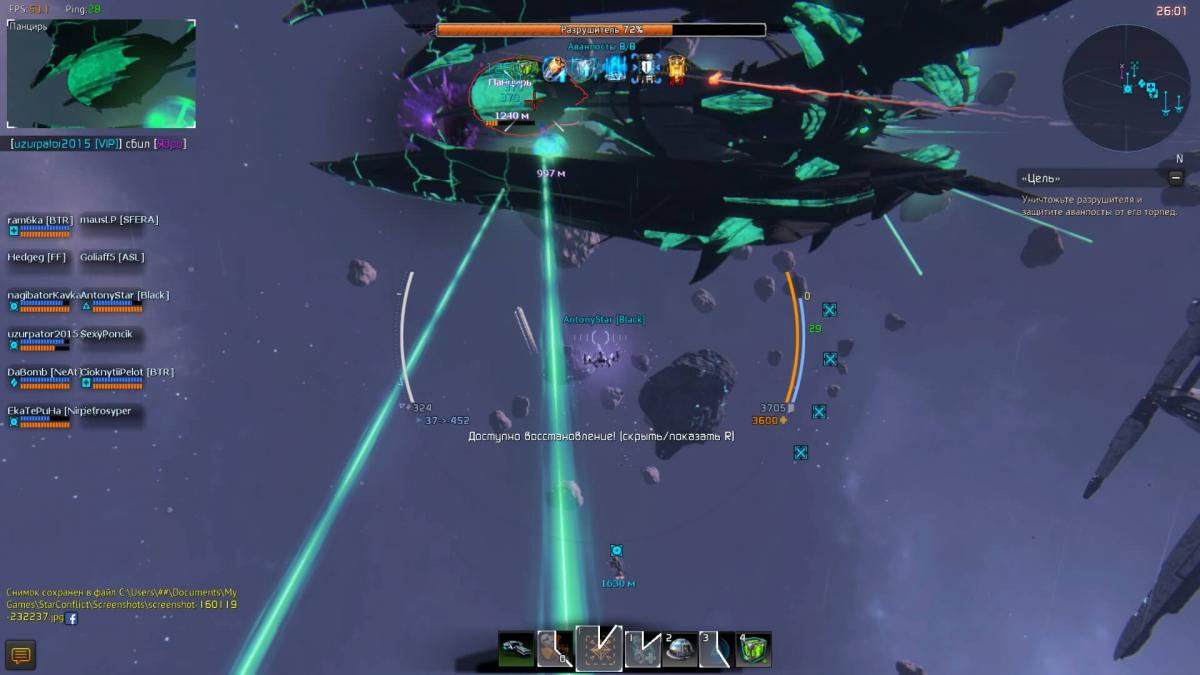
Task: Click the Панцирь target camera preview
Action: coord(101,74)
